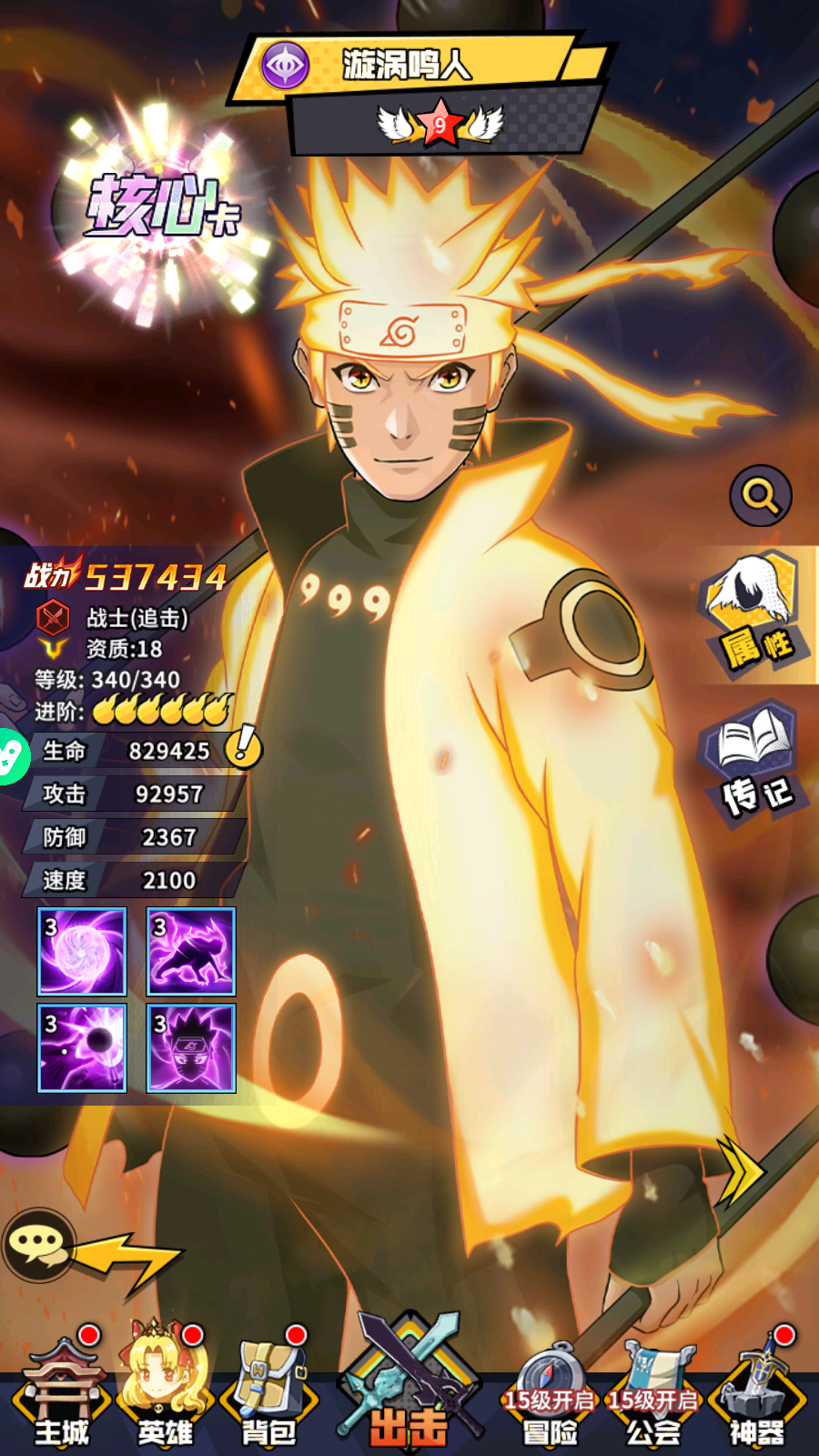The height and width of the screenshot is (1456, 819).
Task: Open the 英雄 heroes menu
Action: point(165,1392)
